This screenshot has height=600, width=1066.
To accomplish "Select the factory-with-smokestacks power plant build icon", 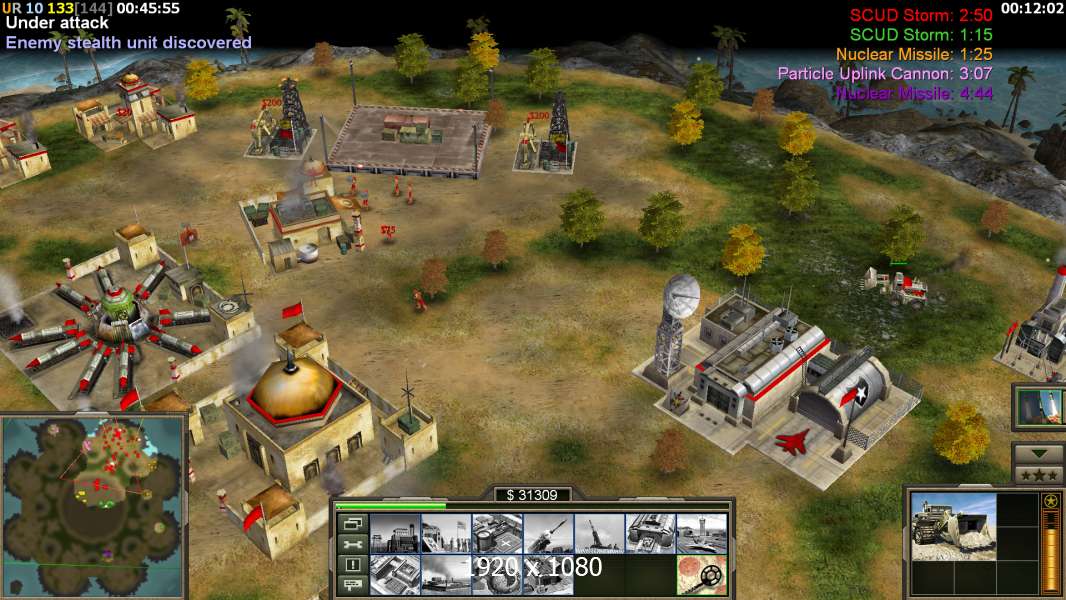I will pos(395,534).
